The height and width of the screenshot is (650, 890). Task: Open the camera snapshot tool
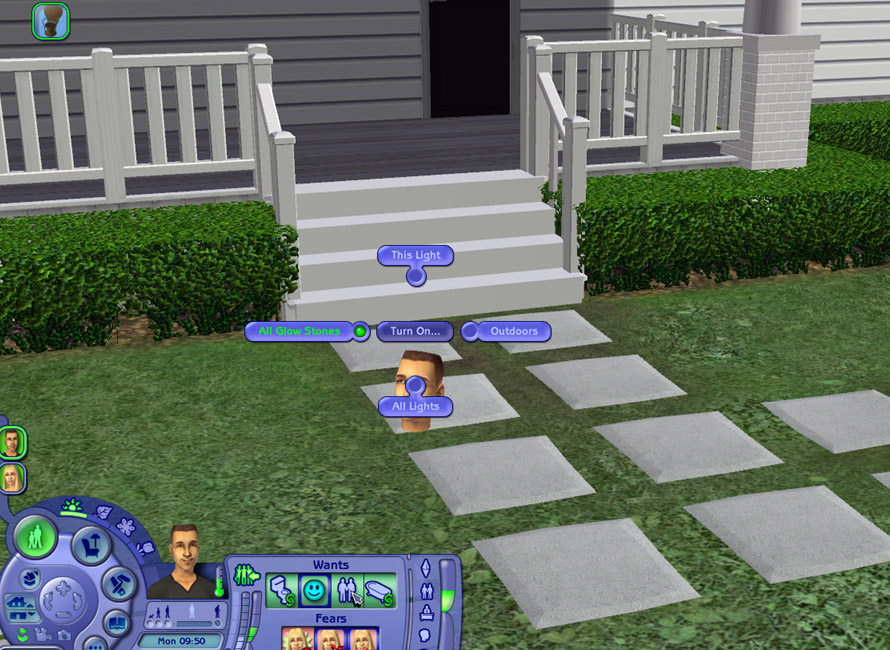tap(65, 634)
